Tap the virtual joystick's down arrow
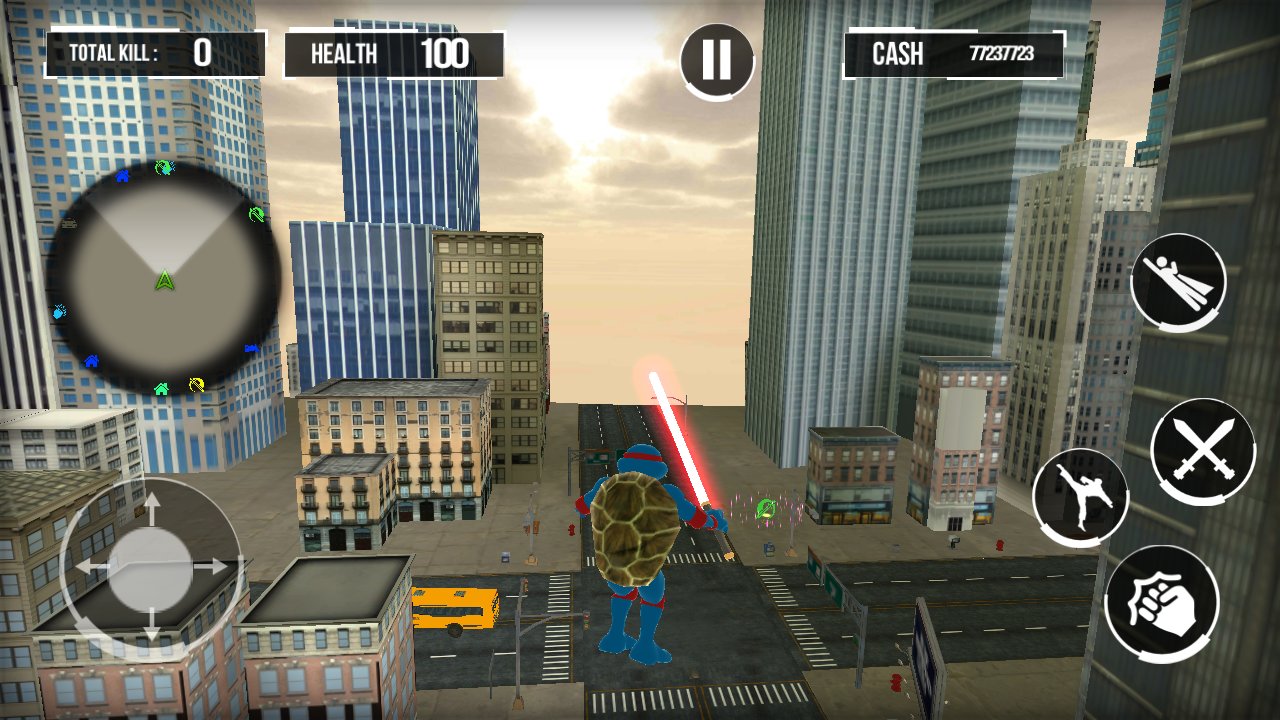1280x720 pixels. (151, 625)
